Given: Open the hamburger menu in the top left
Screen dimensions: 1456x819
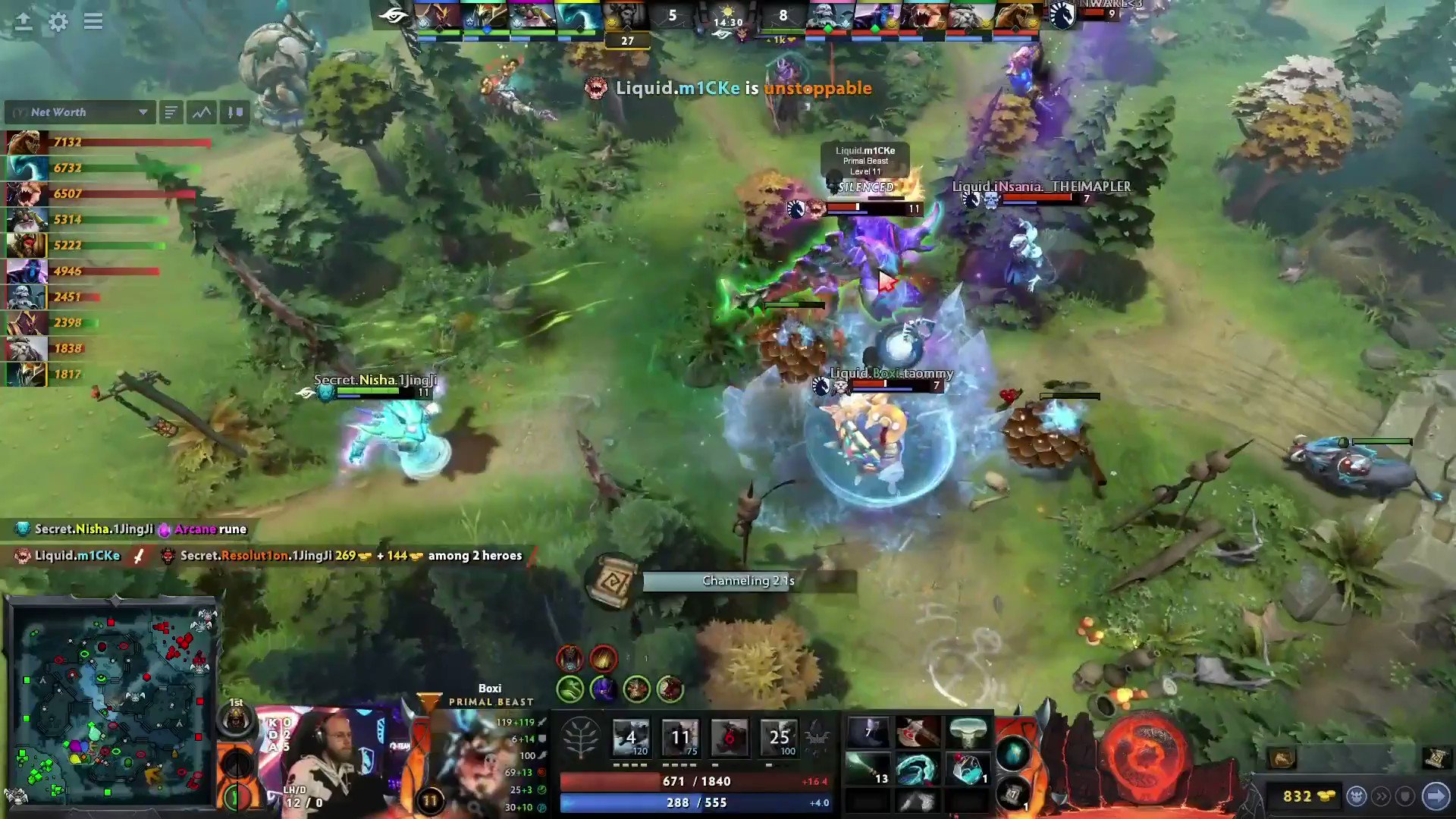Looking at the screenshot, I should pos(93,21).
